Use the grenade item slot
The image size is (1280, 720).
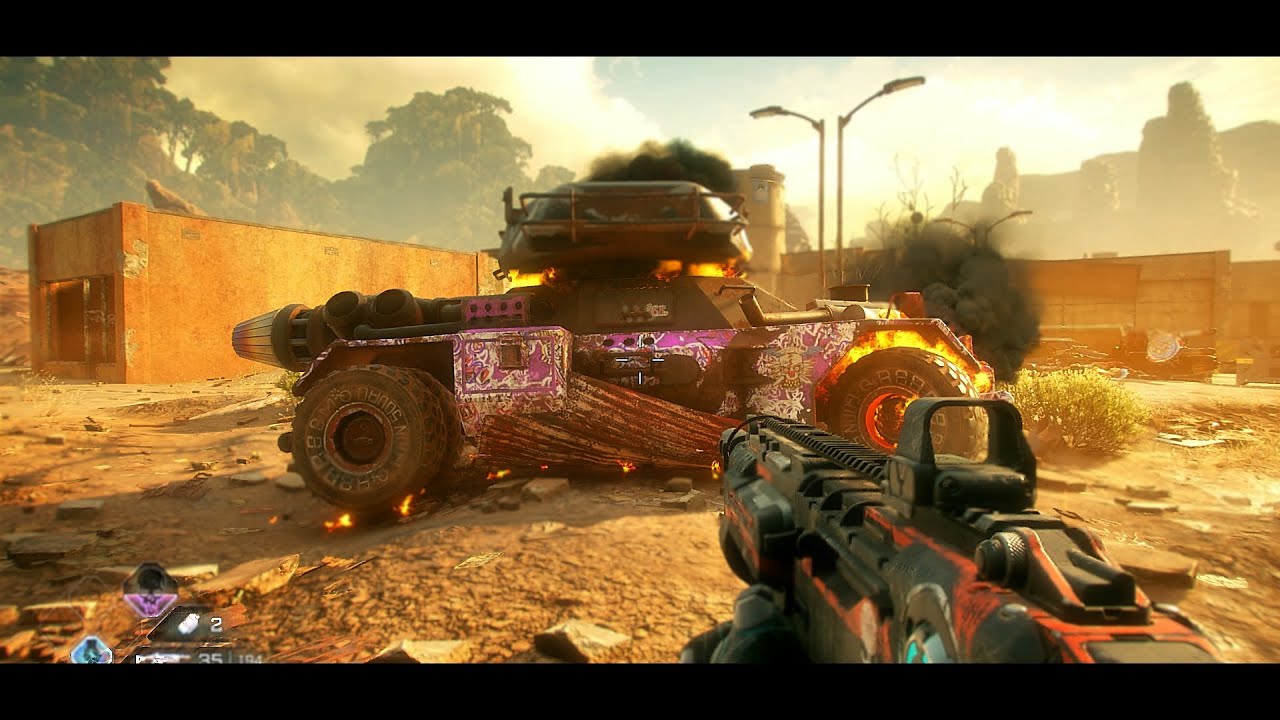tap(190, 624)
